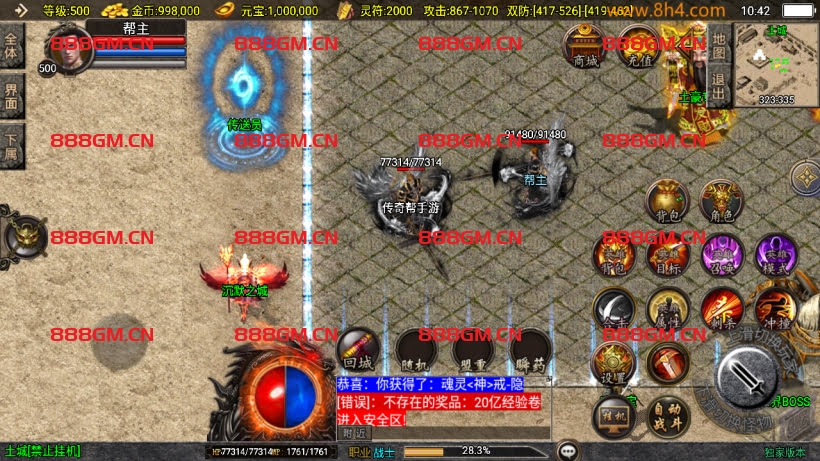The width and height of the screenshot is (820, 461).
Task: Click the 地图 map button
Action: (x=718, y=44)
